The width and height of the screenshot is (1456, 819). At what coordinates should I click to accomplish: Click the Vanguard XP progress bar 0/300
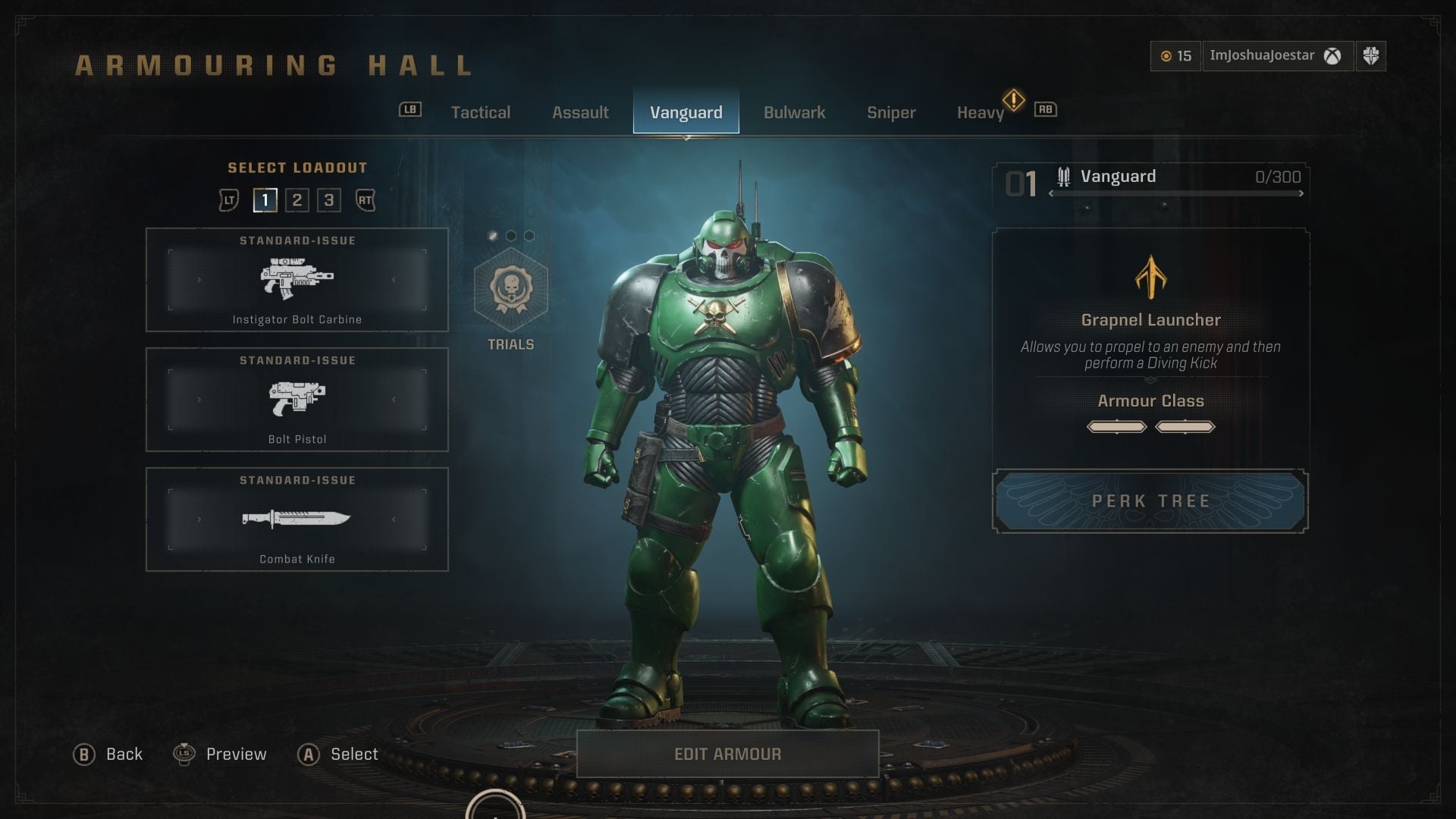click(x=1175, y=193)
